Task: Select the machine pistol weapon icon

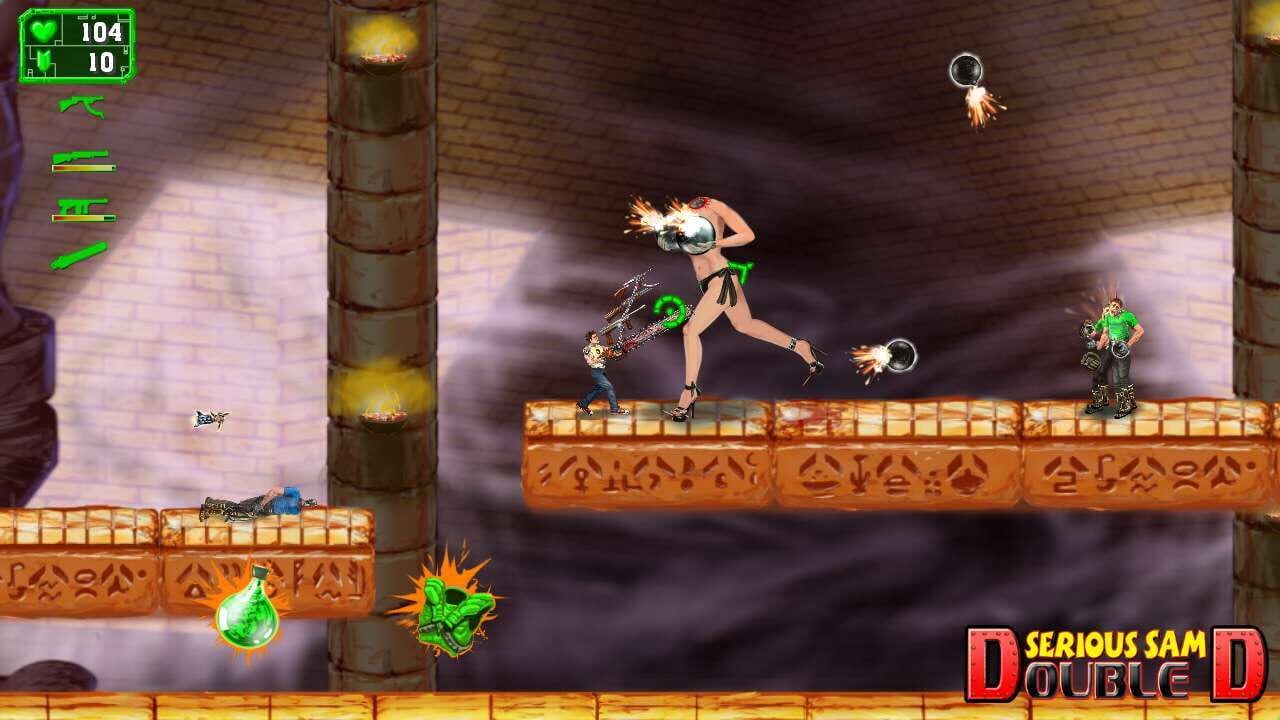Action: pos(83,203)
